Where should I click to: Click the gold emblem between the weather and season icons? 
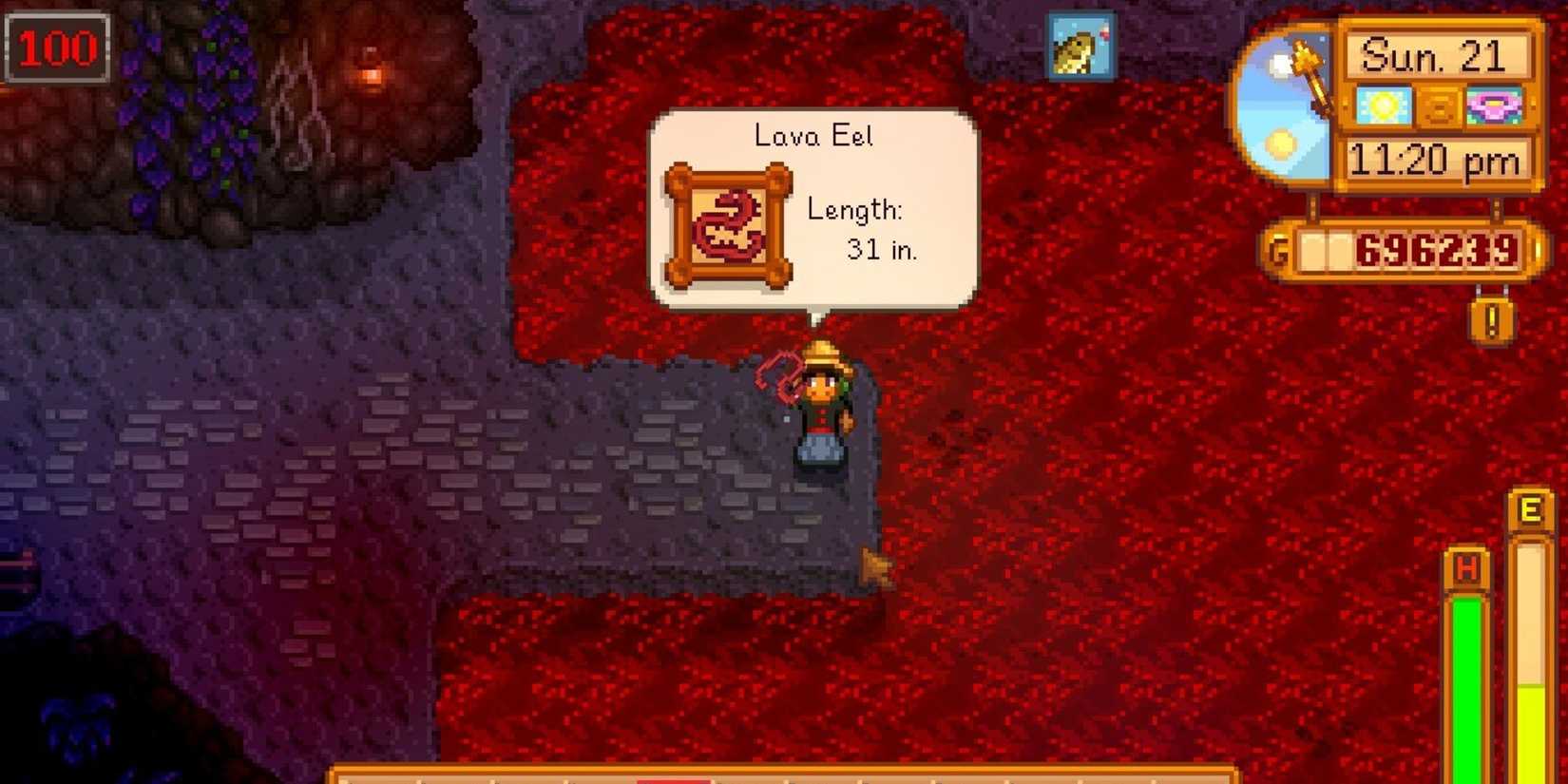[1441, 105]
